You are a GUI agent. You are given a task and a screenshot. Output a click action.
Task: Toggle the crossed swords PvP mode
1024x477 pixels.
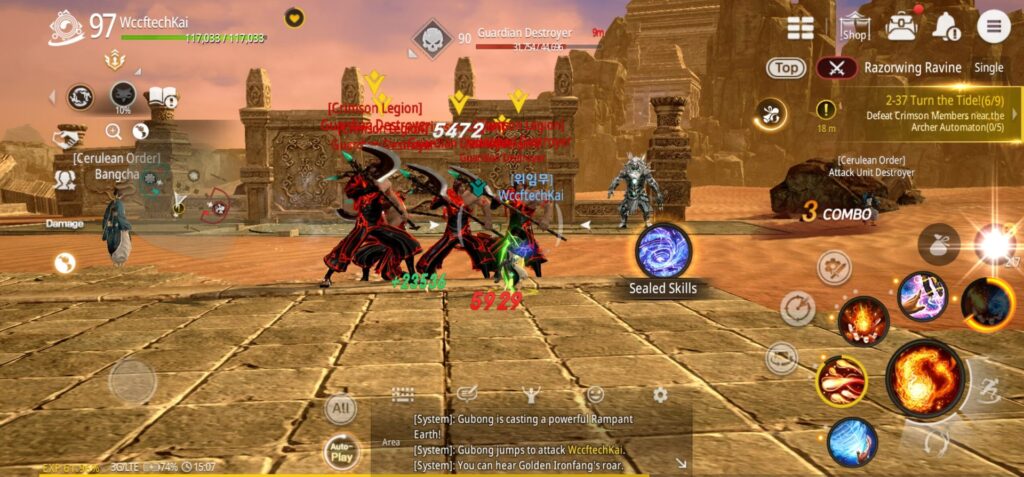836,68
